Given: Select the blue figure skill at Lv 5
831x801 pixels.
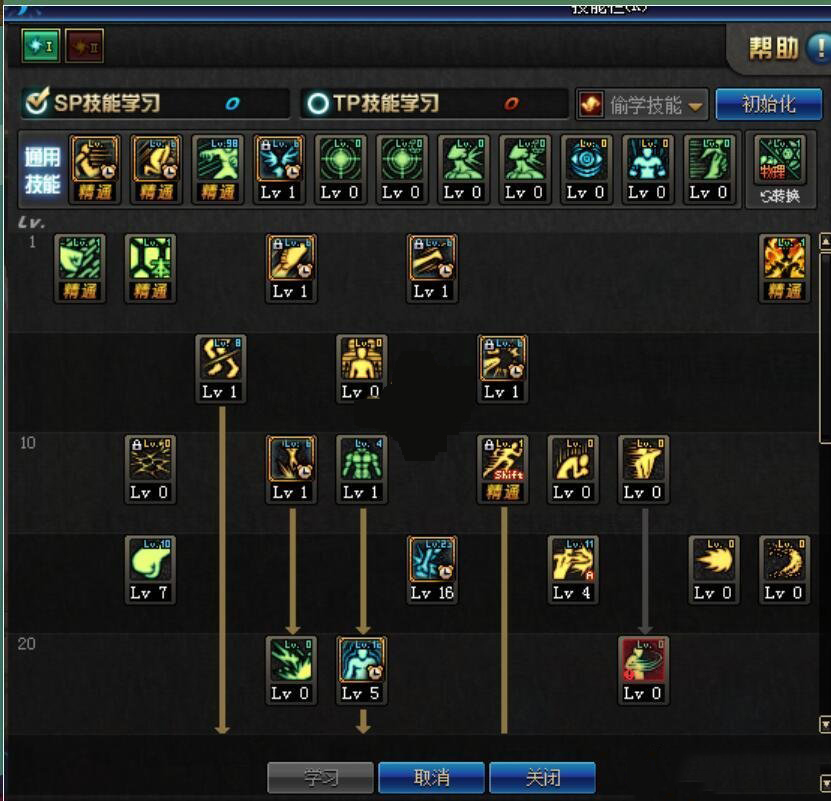Looking at the screenshot, I should 361,660.
